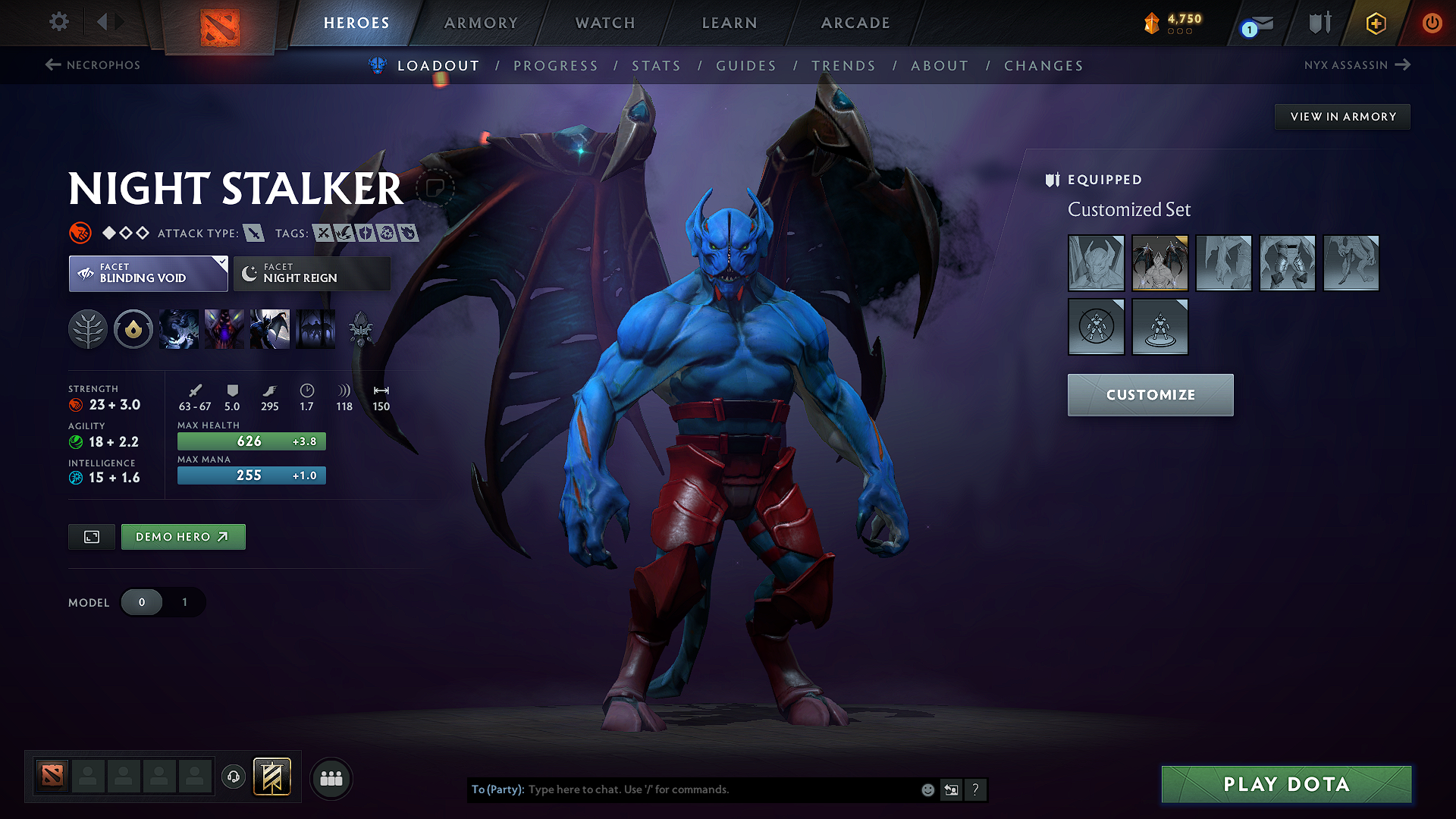Viewport: 1456px width, 819px height.
Task: Click the innate ability droplet icon
Action: click(x=133, y=329)
